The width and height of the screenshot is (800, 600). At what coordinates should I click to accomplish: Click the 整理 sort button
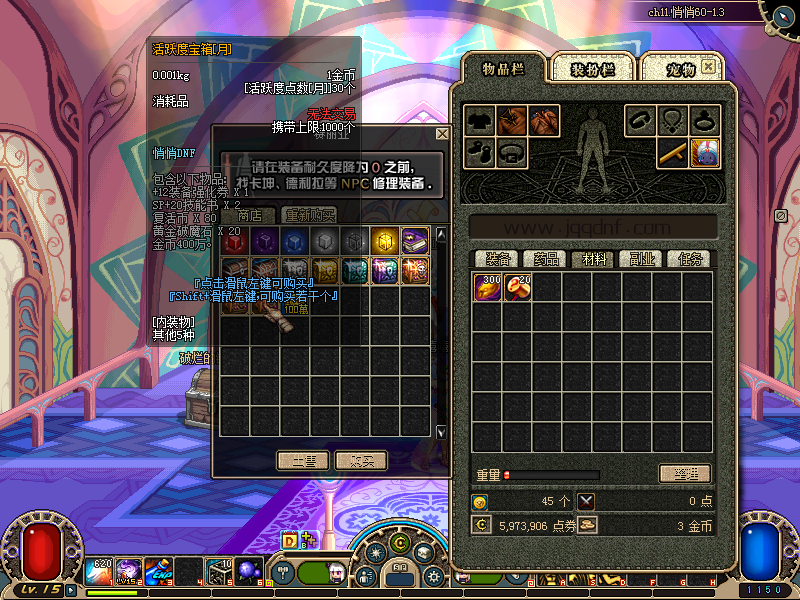coord(685,474)
